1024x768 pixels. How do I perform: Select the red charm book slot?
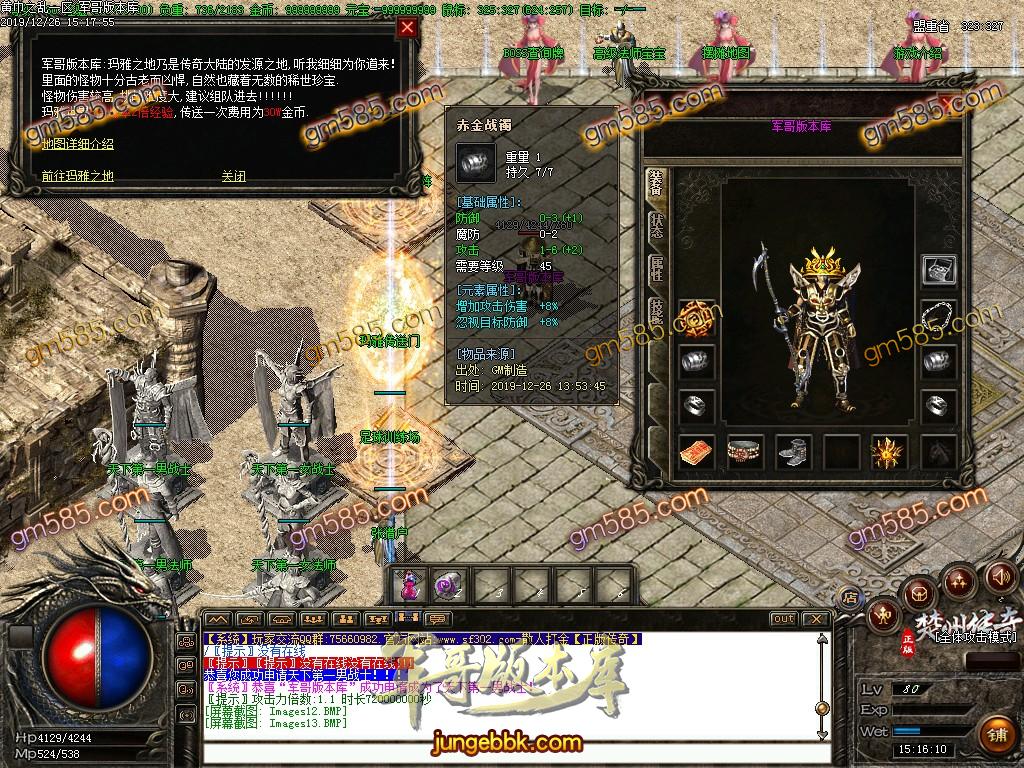697,452
